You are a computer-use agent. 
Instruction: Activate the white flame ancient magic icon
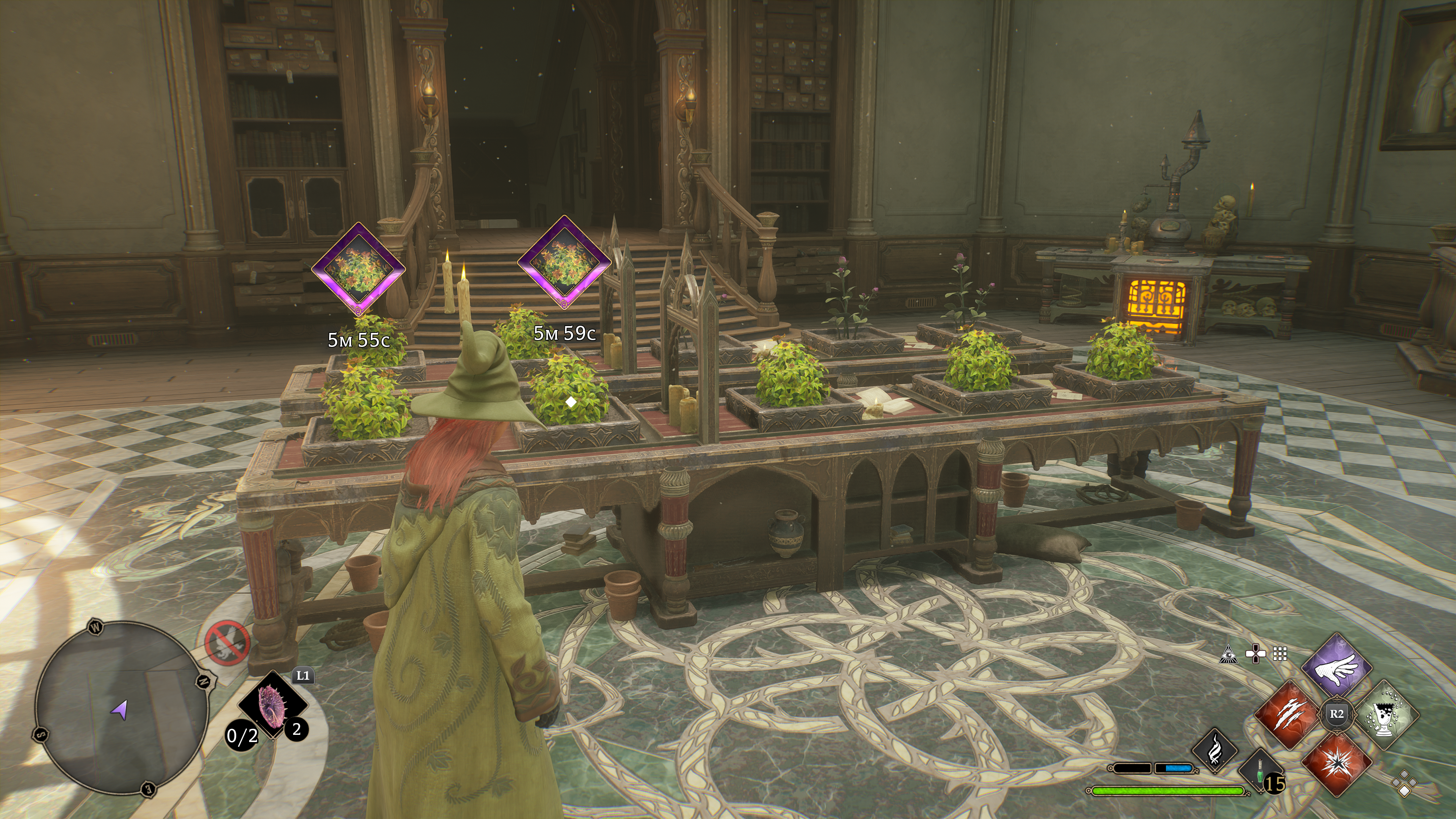click(1214, 750)
